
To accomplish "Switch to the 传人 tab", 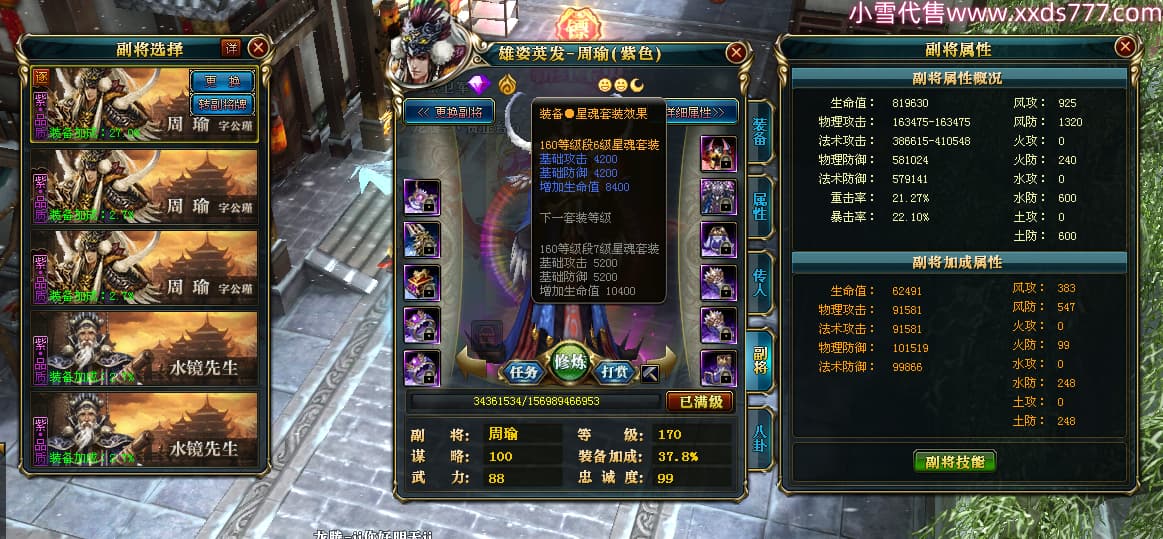I will [759, 283].
